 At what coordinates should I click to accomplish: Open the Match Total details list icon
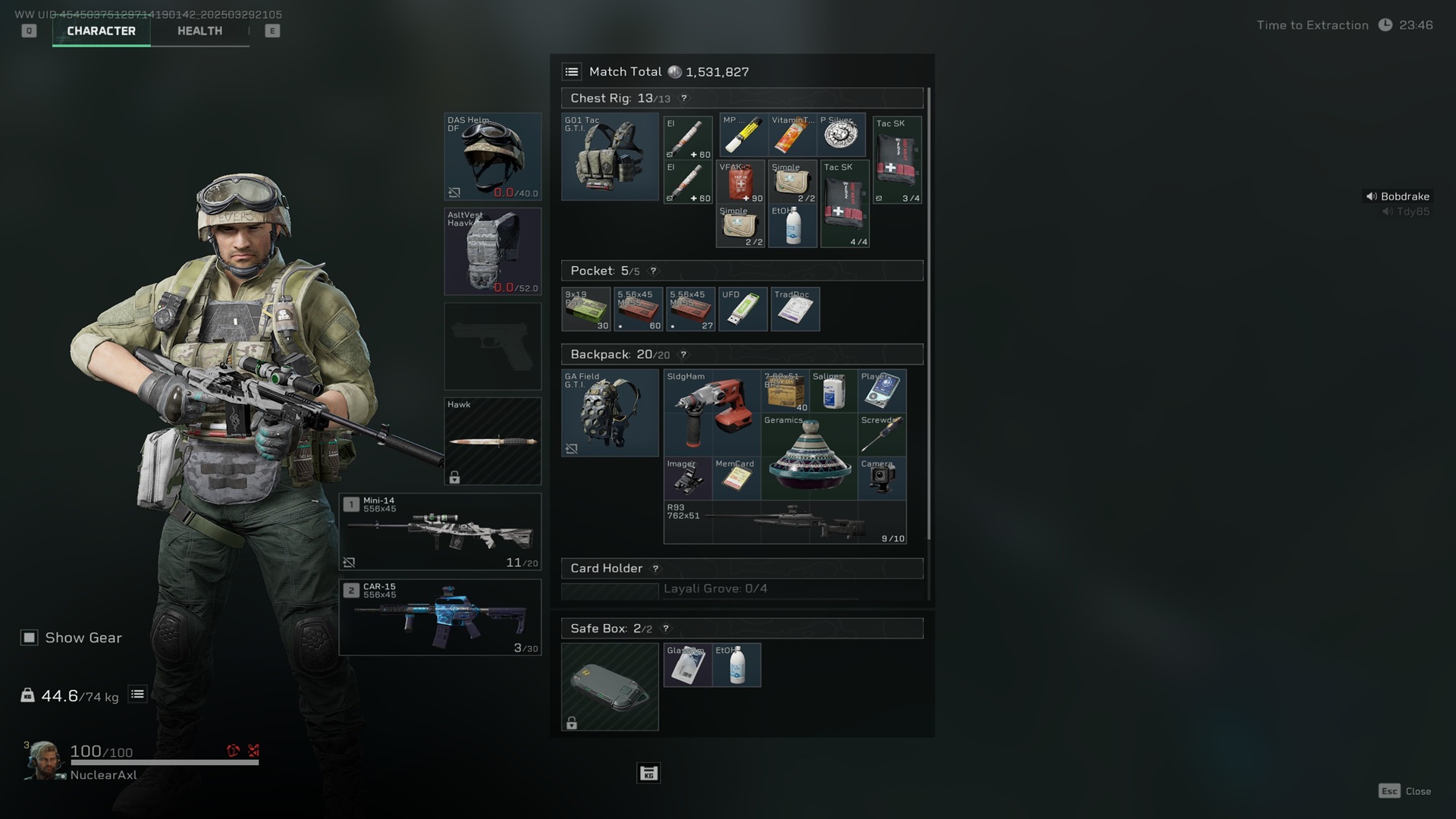click(x=573, y=71)
